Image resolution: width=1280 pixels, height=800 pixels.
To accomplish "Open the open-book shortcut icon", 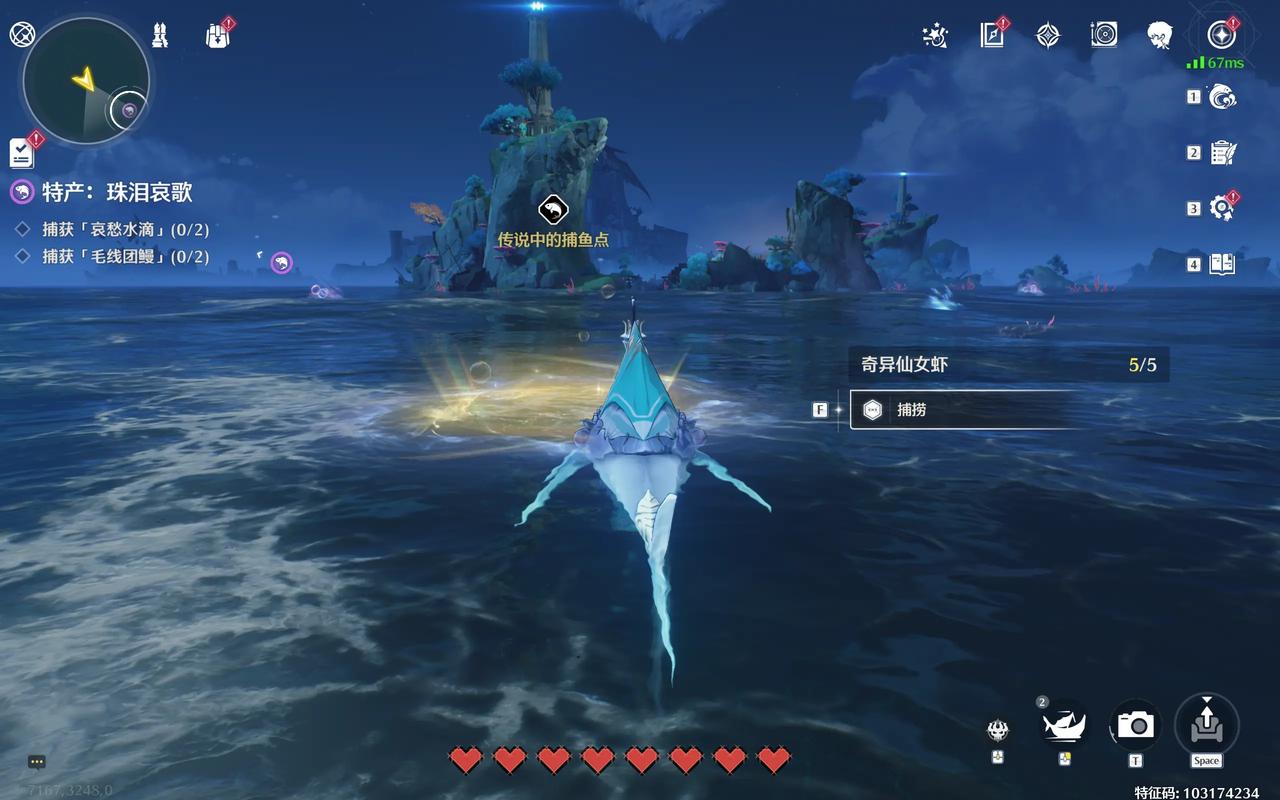I will click(1222, 264).
